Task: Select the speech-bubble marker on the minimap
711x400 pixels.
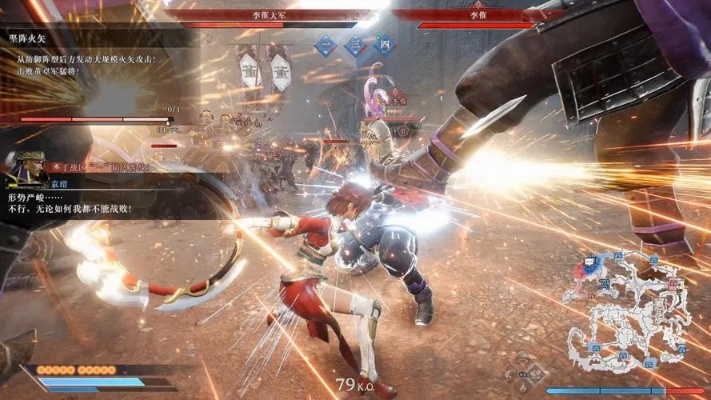Action: tap(590, 262)
